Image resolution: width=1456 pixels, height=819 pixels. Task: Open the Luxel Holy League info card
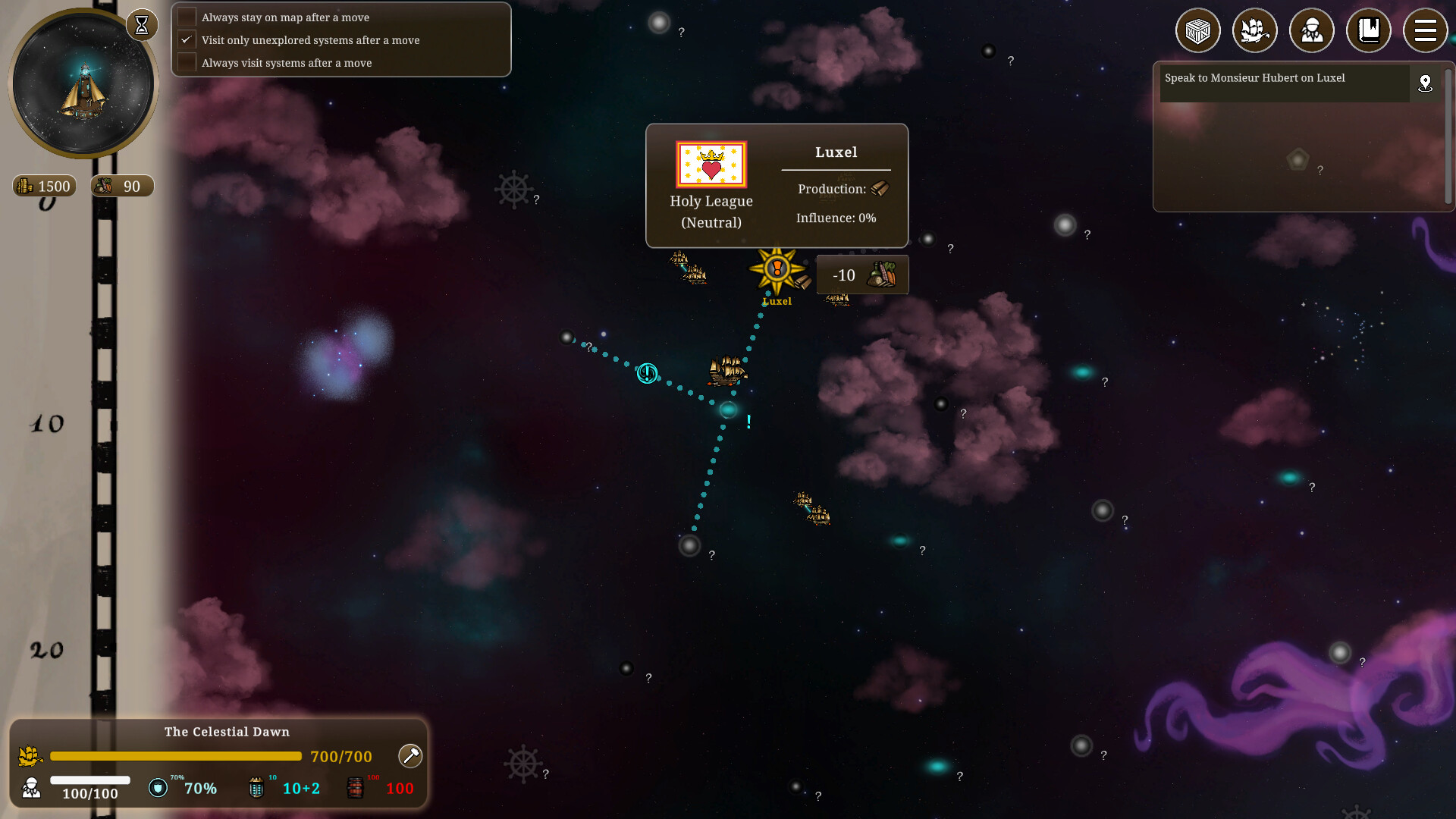(776, 186)
